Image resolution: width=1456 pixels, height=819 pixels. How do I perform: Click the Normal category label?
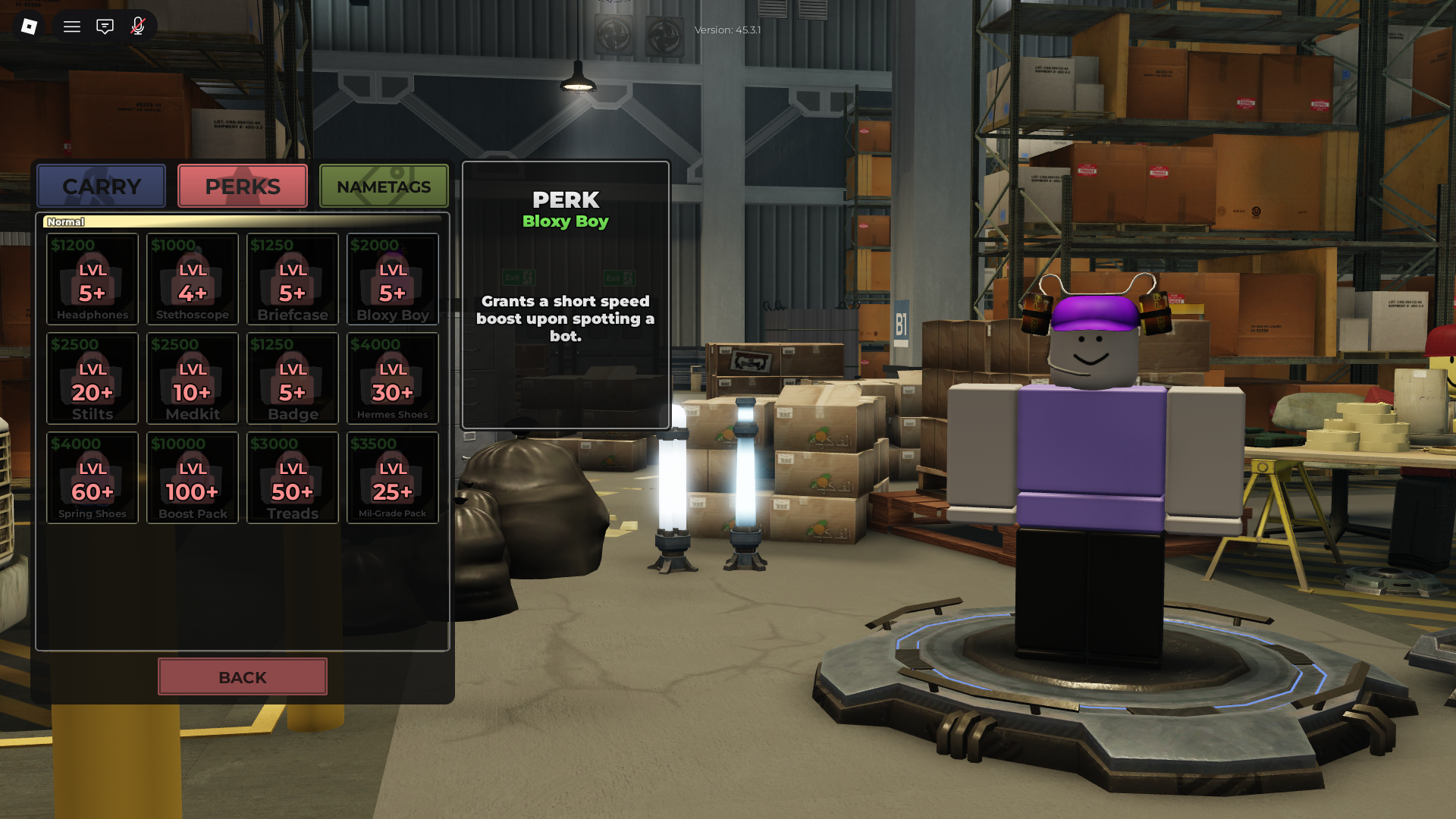tap(65, 221)
